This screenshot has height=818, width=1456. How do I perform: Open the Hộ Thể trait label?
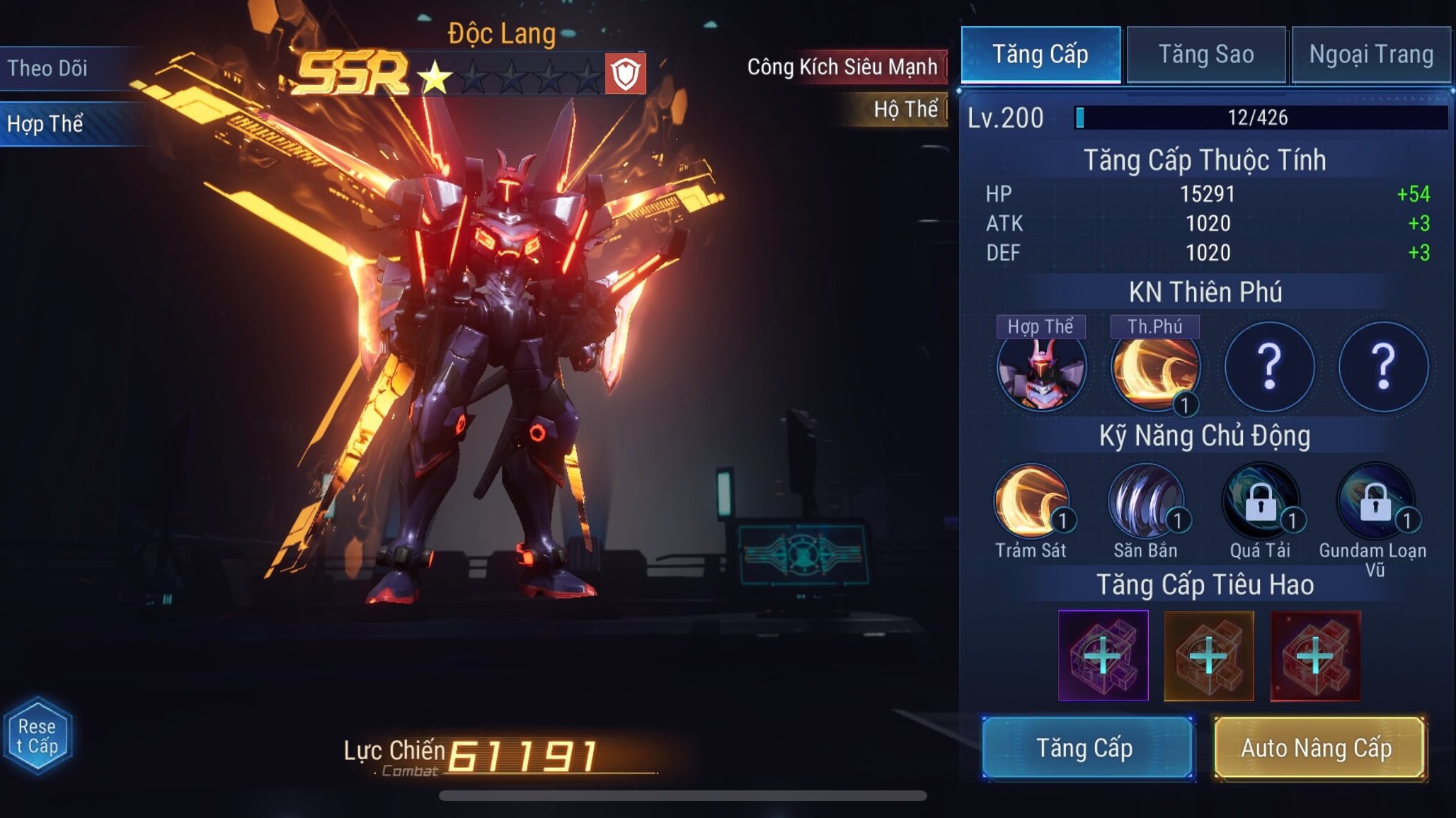point(905,109)
